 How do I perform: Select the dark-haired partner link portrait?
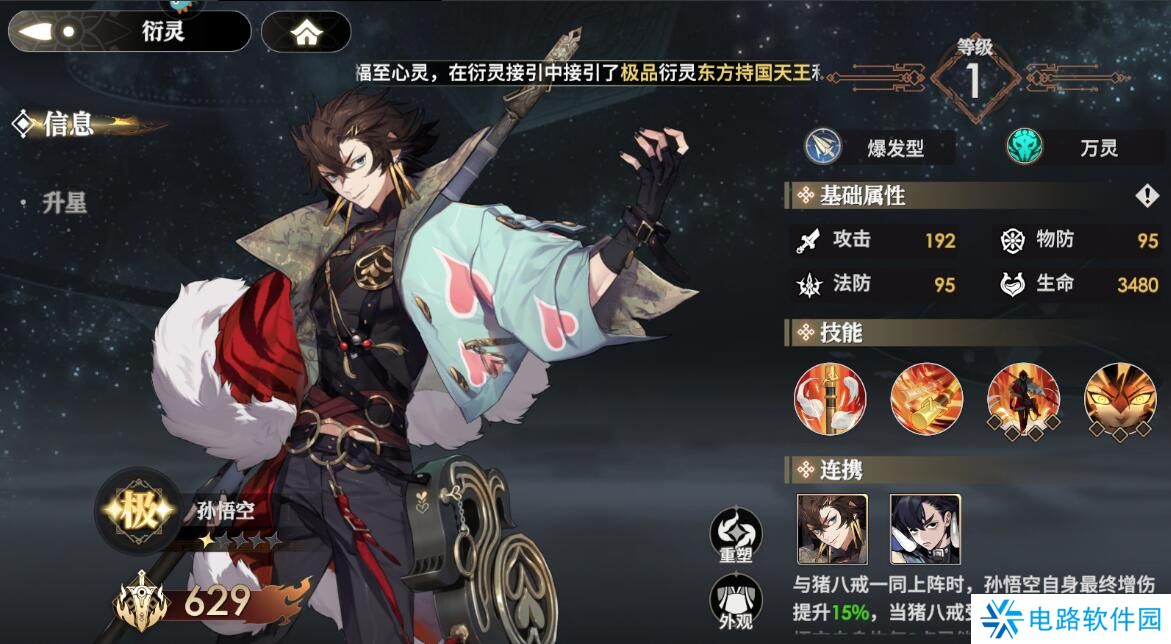(x=925, y=529)
